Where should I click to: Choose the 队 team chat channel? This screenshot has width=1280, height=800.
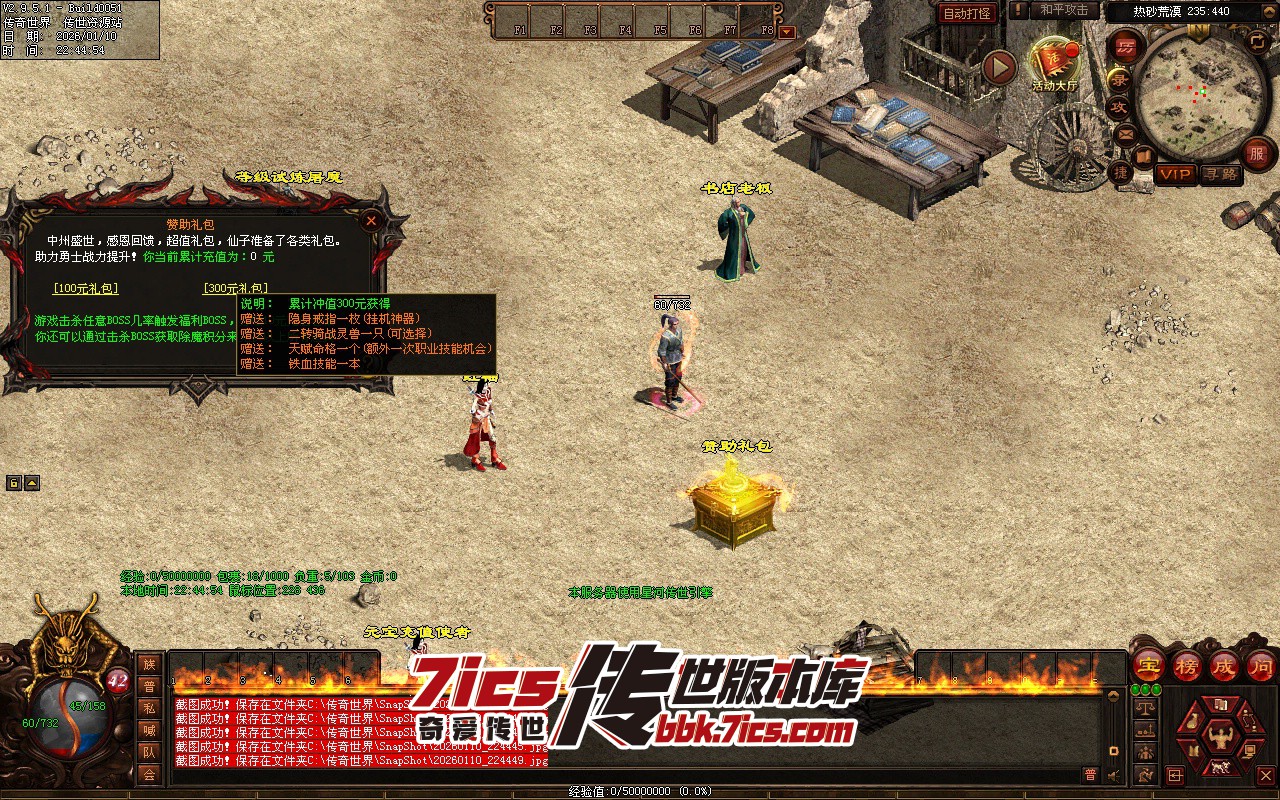pos(149,752)
